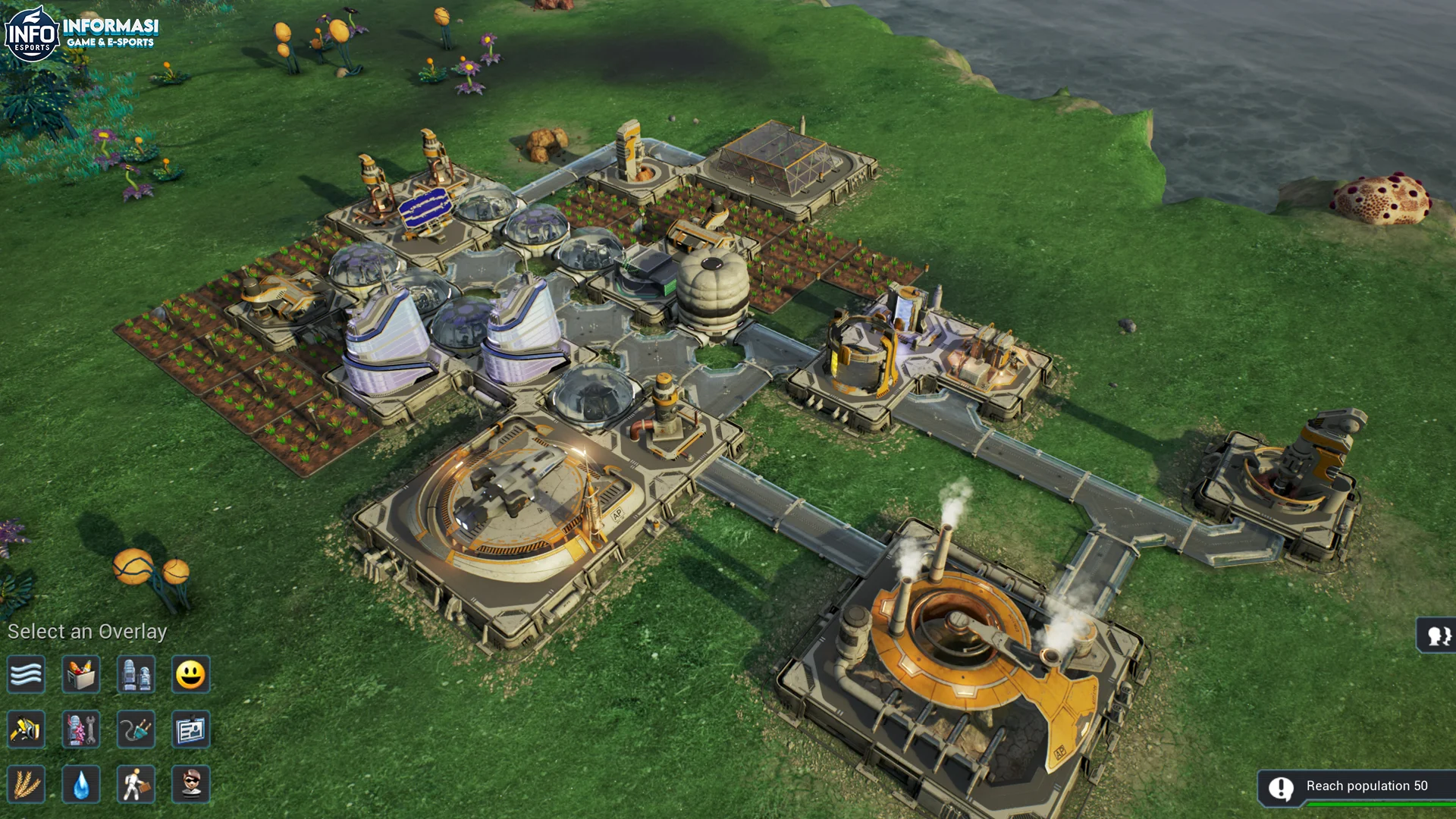Select the crops overlay wheat icon
Viewport: 1456px width, 819px height.
click(27, 783)
